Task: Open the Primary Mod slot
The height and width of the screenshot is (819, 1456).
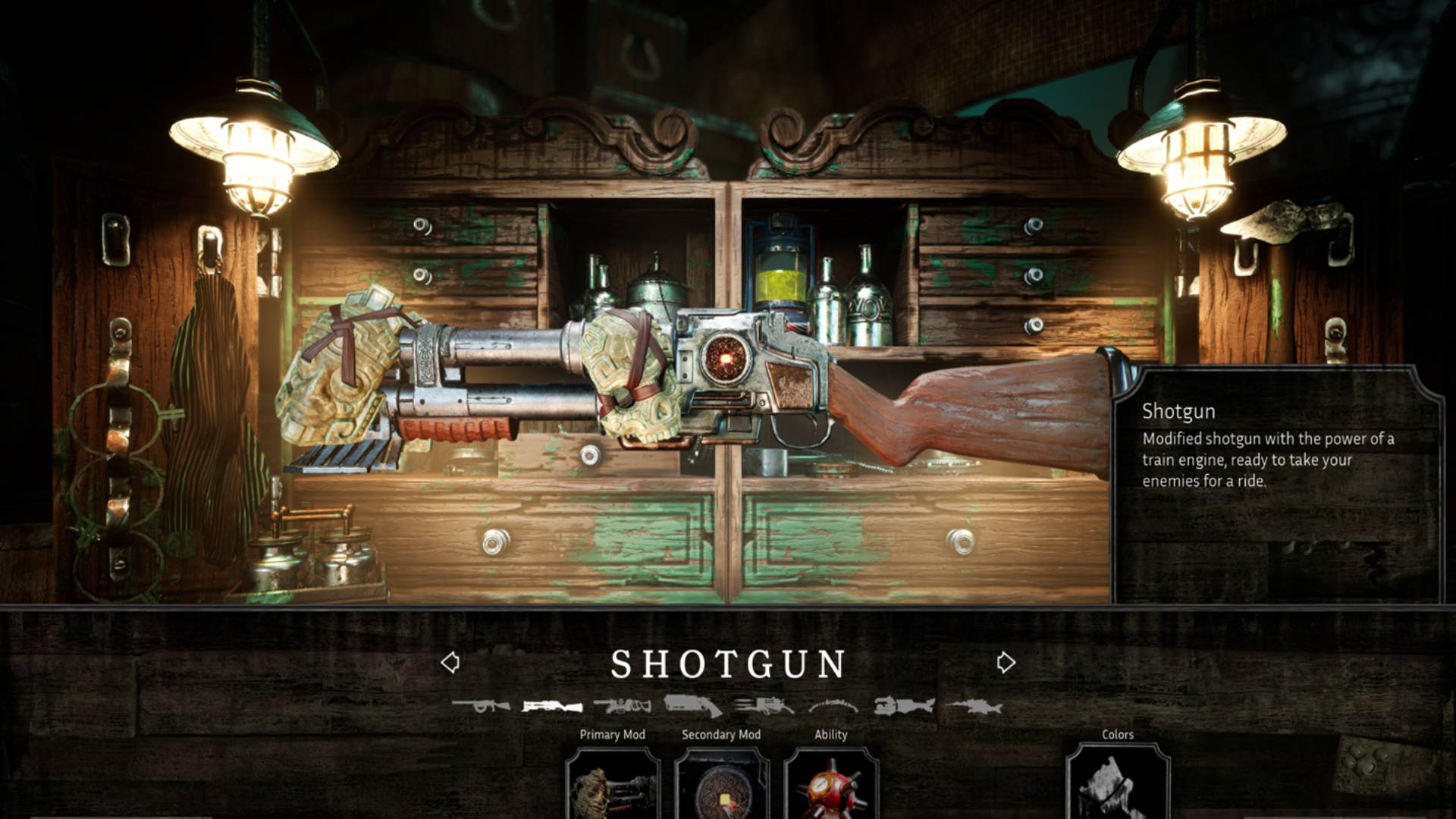Action: click(x=613, y=785)
